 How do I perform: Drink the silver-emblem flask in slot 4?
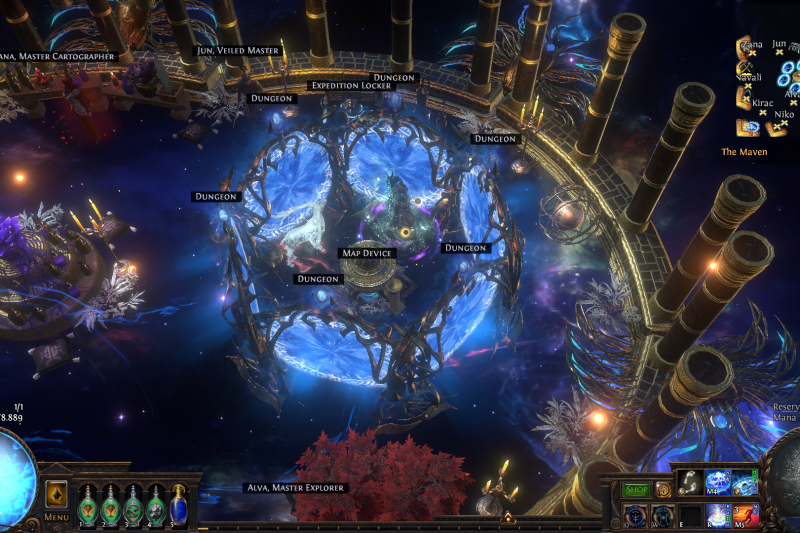point(156,505)
